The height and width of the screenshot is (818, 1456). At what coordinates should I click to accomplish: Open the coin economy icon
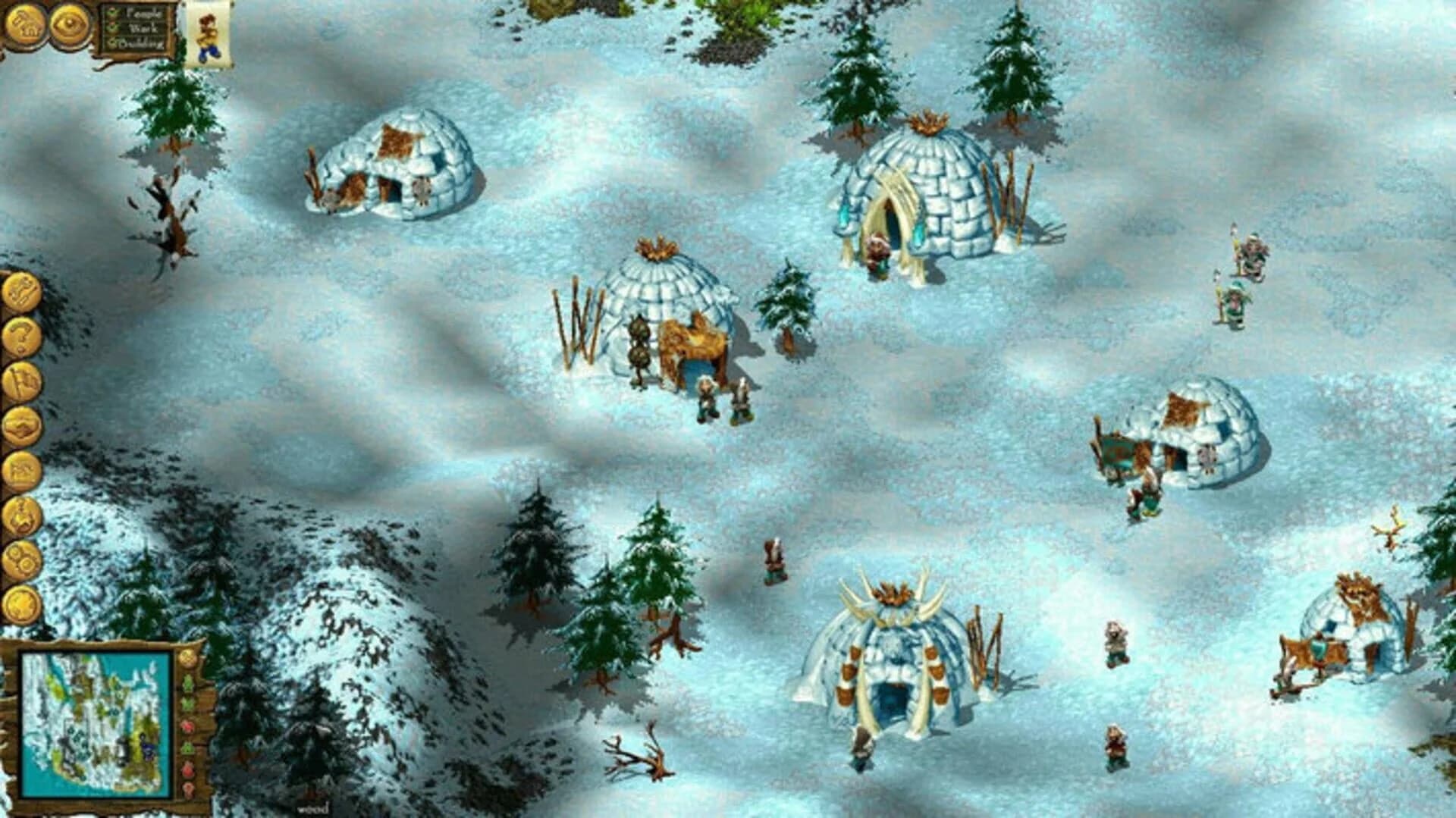pos(21,606)
